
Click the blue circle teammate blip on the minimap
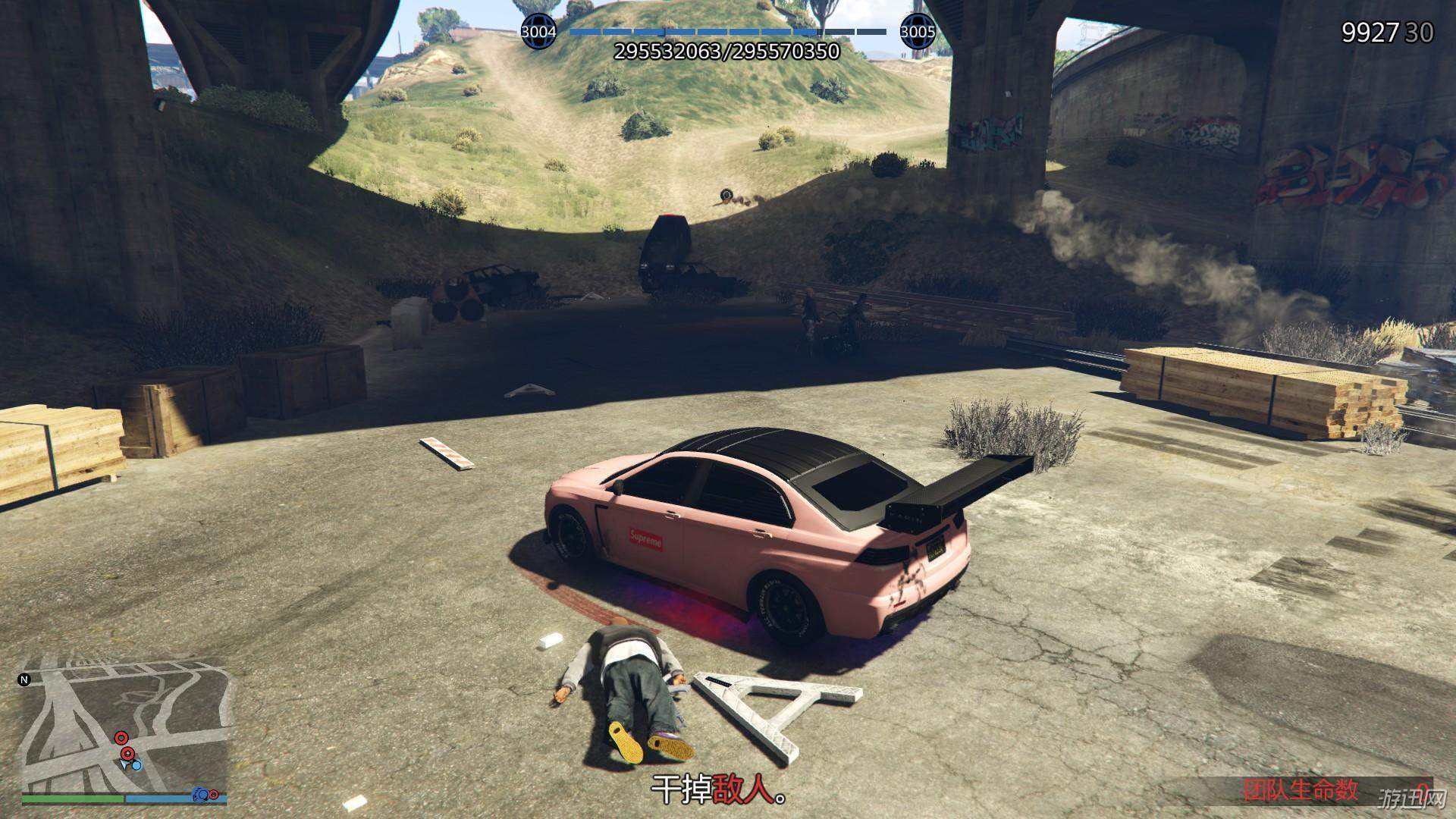click(x=136, y=766)
